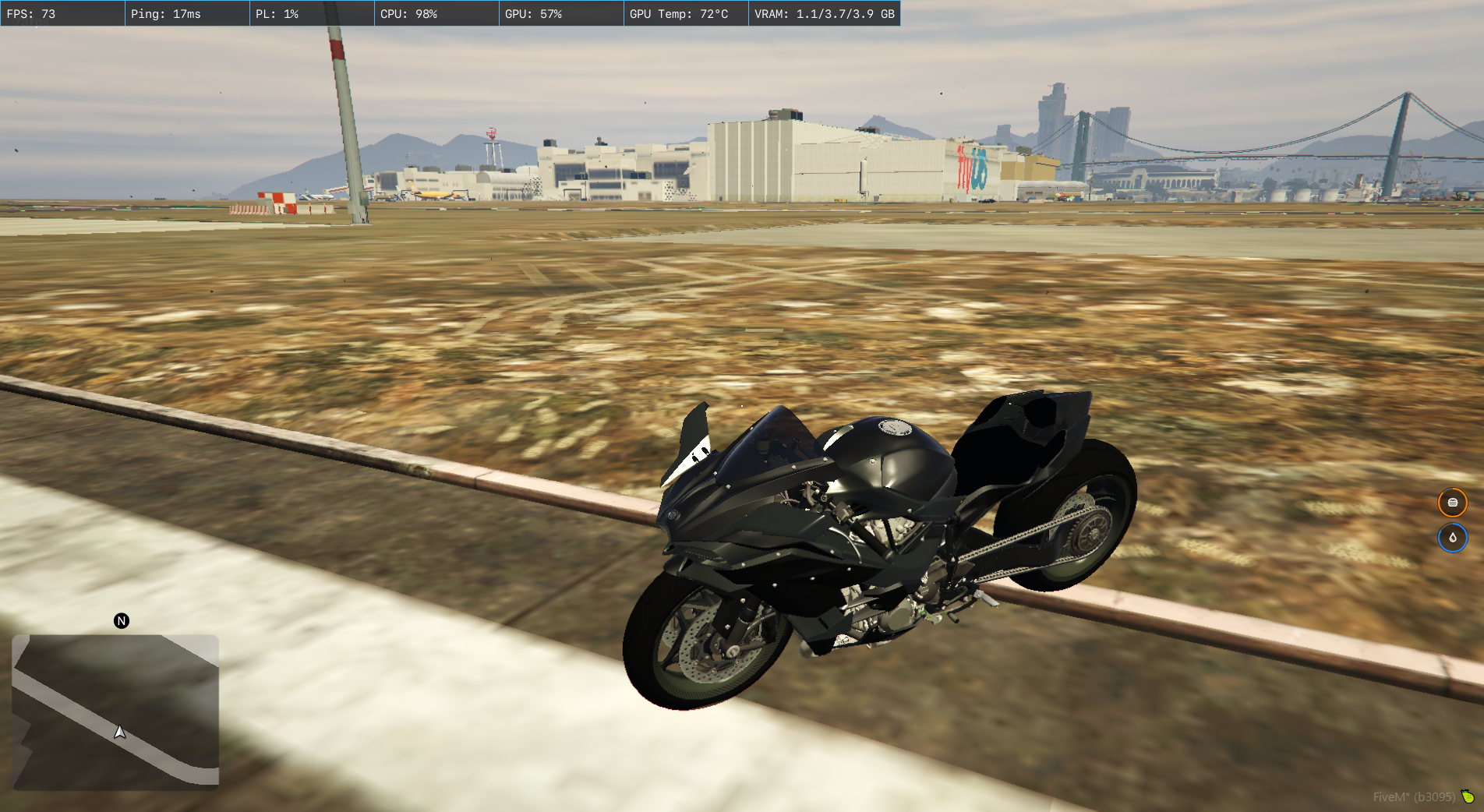Select the north compass marker above the minimap
Image resolution: width=1484 pixels, height=812 pixels.
click(x=122, y=620)
